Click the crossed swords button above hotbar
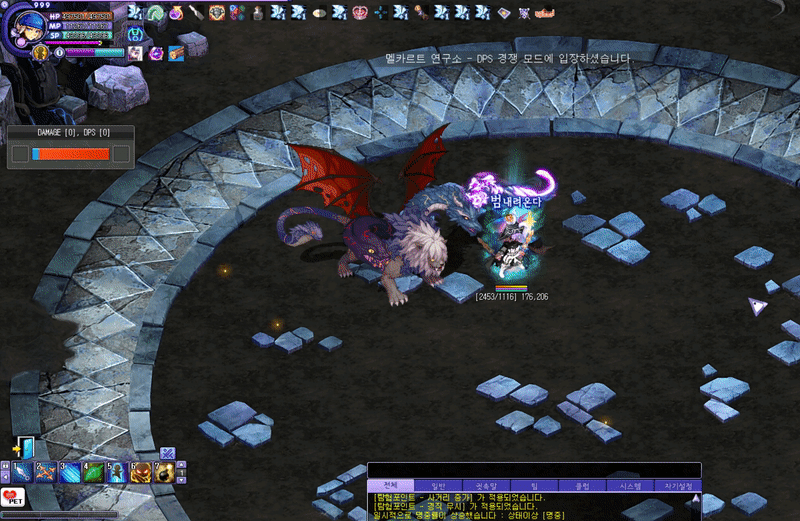This screenshot has height=521, width=800. (x=168, y=453)
